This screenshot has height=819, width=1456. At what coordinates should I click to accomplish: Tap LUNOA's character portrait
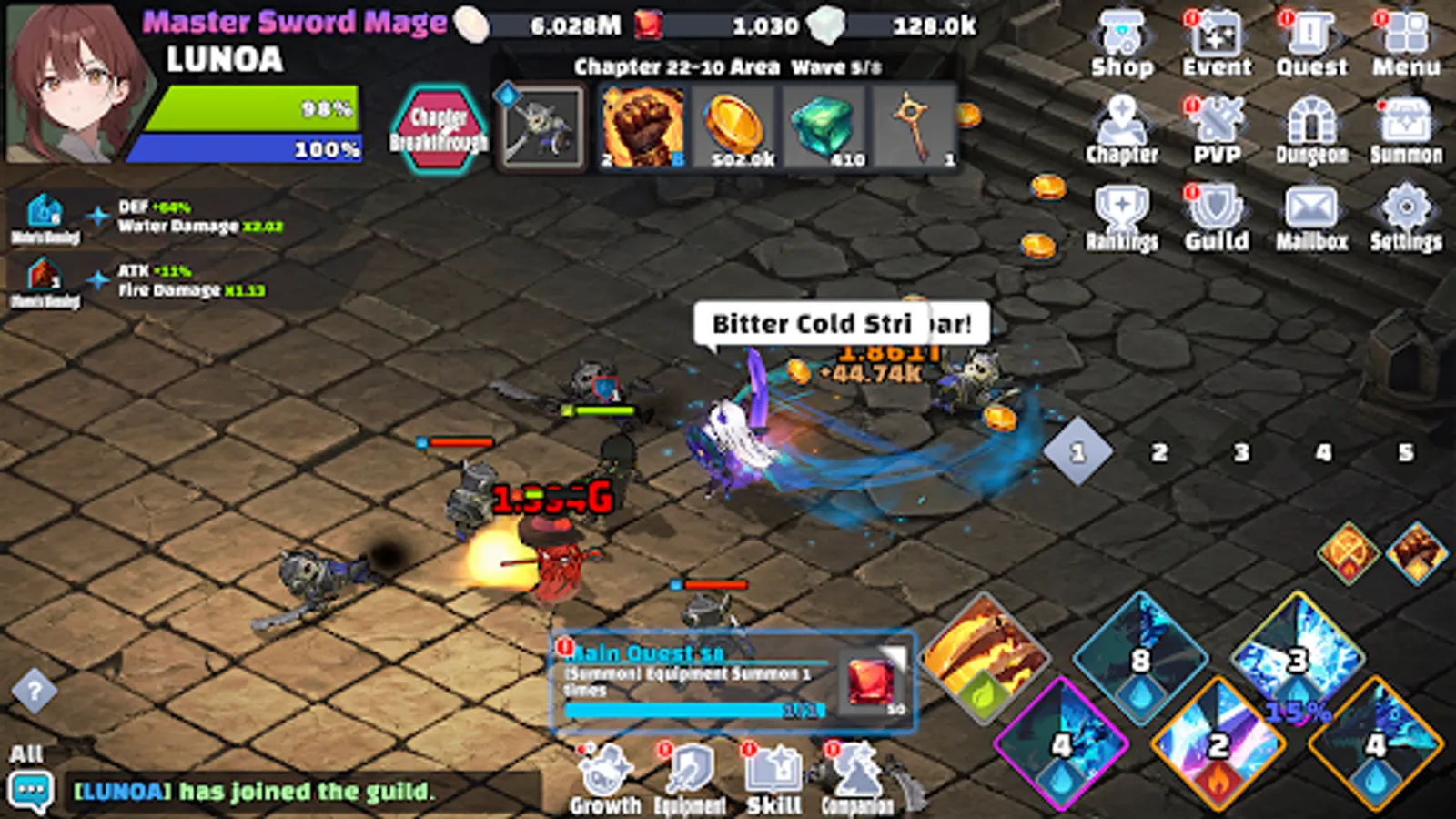pyautogui.click(x=71, y=82)
